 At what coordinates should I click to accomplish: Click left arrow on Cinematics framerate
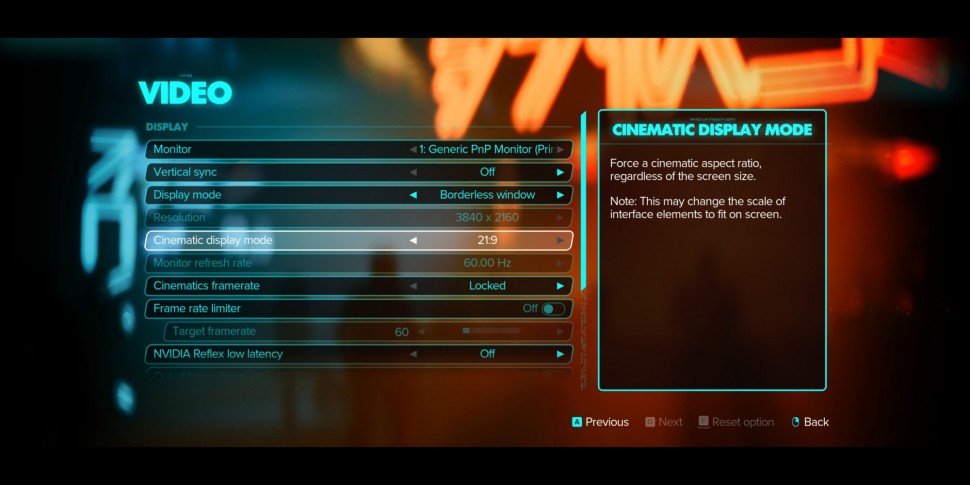click(414, 286)
